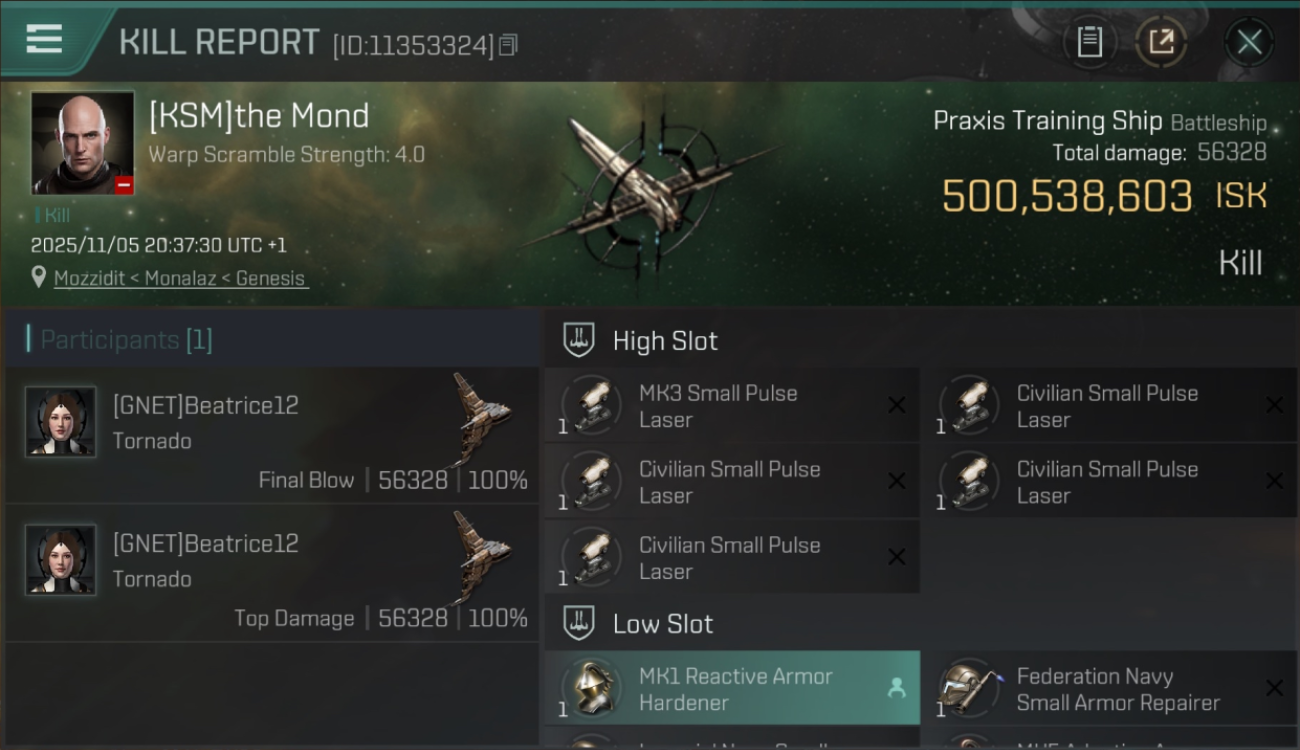Image resolution: width=1300 pixels, height=750 pixels.
Task: Select the Federation Navy Small Armor Repairer icon
Action: 969,688
